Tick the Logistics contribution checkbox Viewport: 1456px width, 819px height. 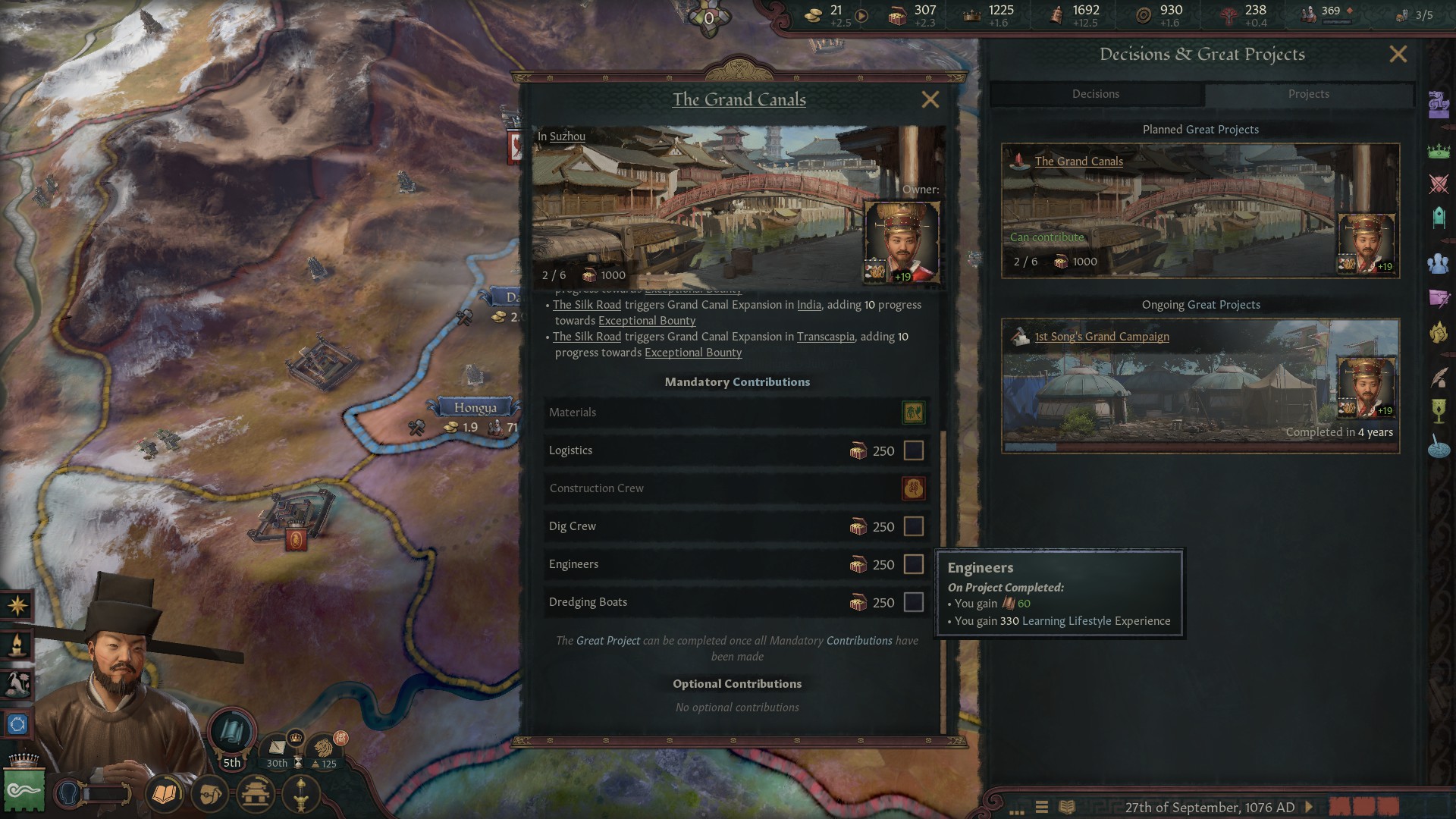(914, 450)
